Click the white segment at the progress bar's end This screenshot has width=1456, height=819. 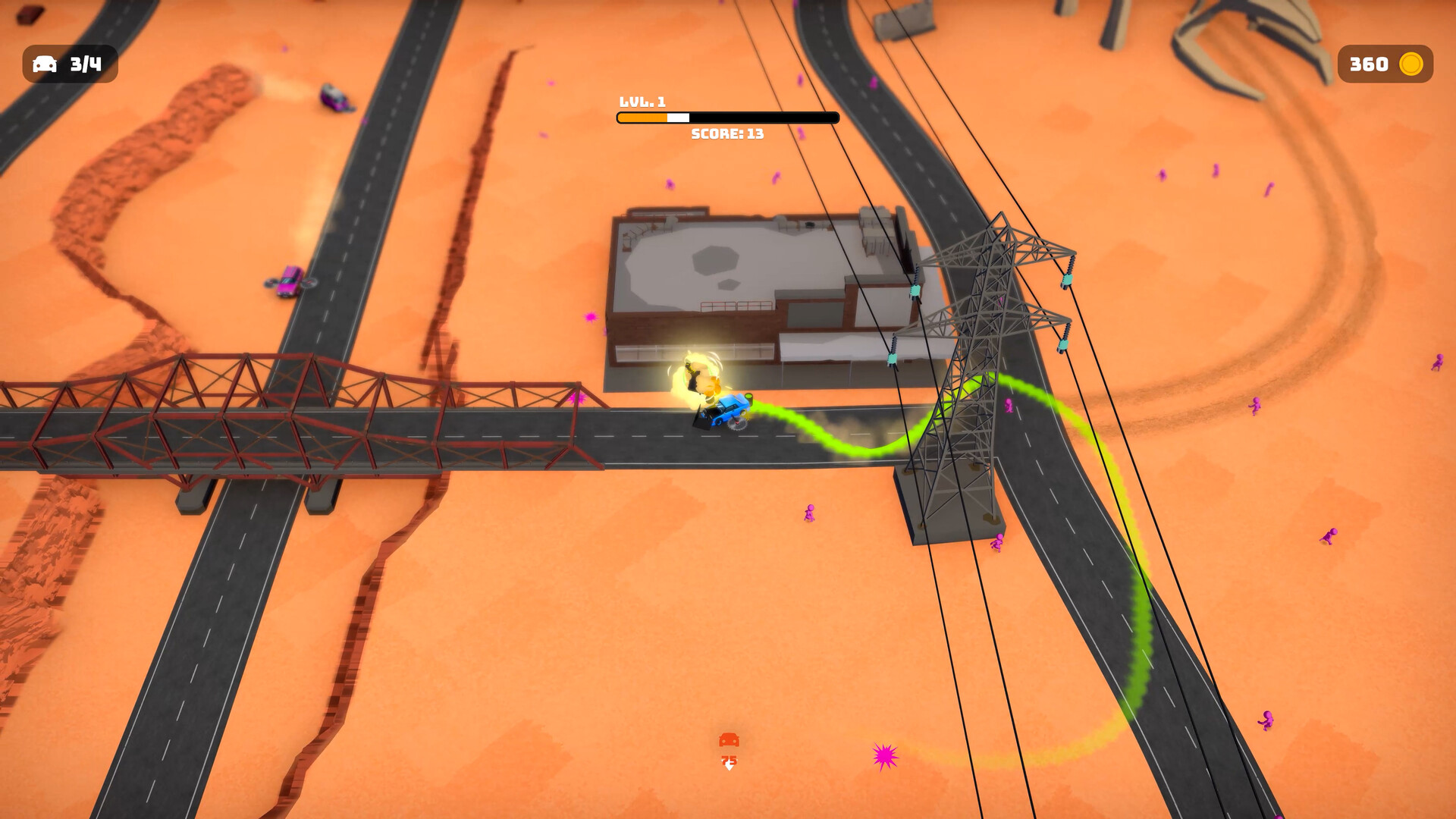pos(677,118)
